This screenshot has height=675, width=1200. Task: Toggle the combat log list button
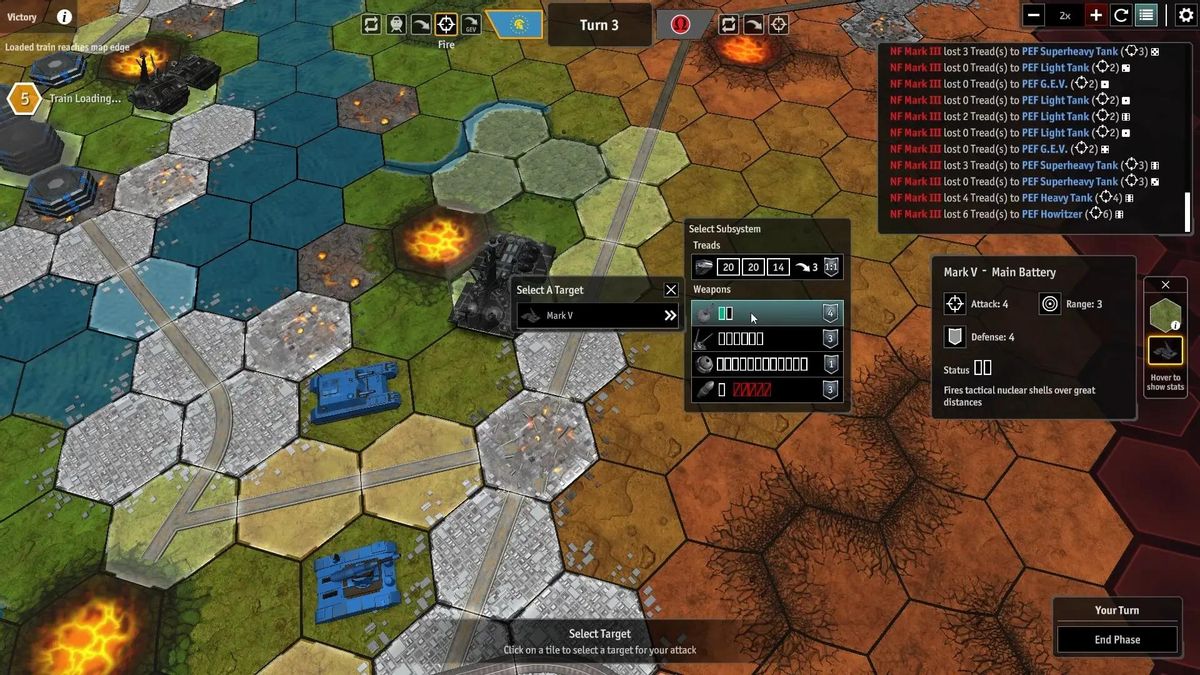tap(1146, 15)
